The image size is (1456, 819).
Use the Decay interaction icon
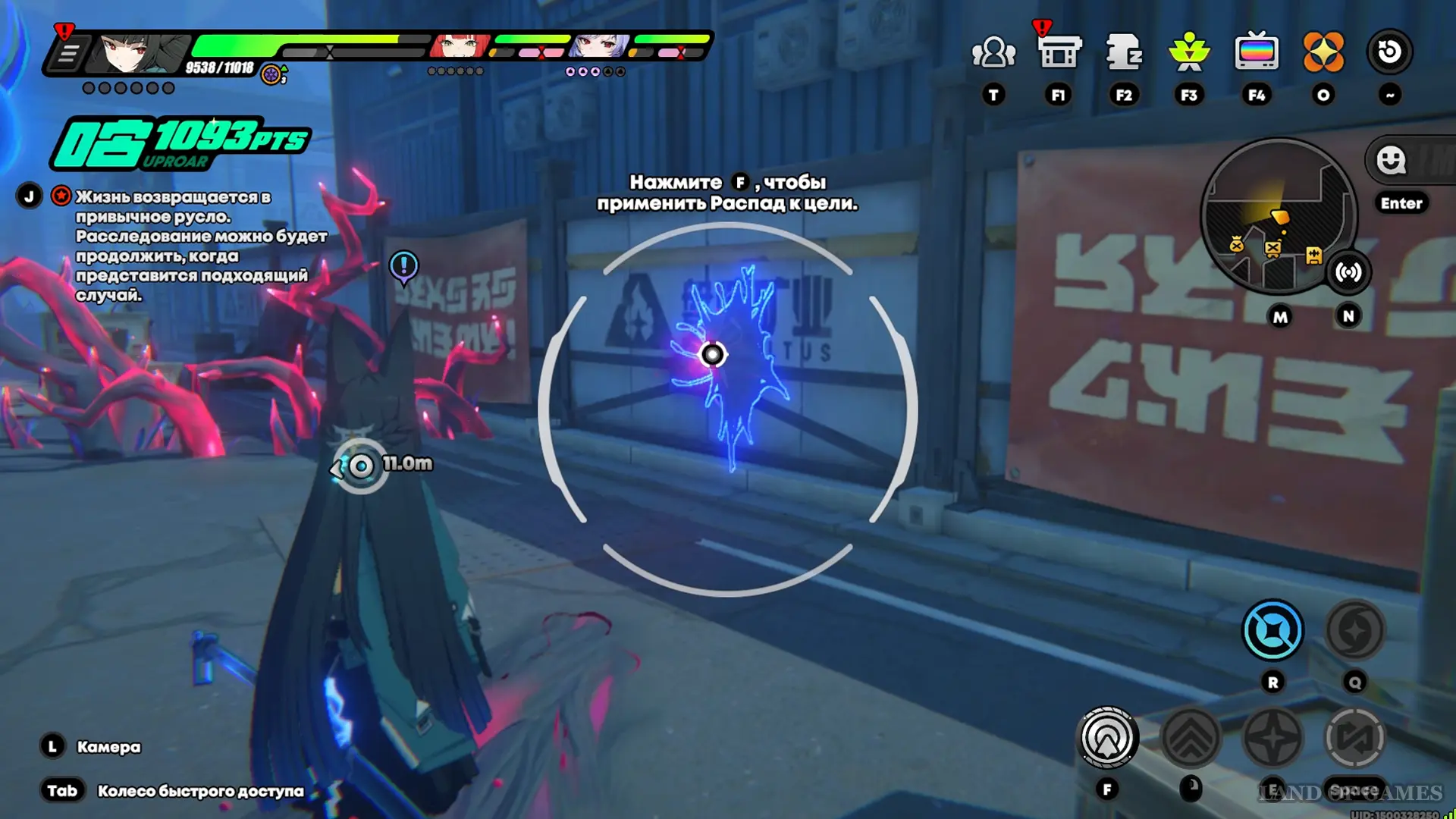pos(1107,738)
